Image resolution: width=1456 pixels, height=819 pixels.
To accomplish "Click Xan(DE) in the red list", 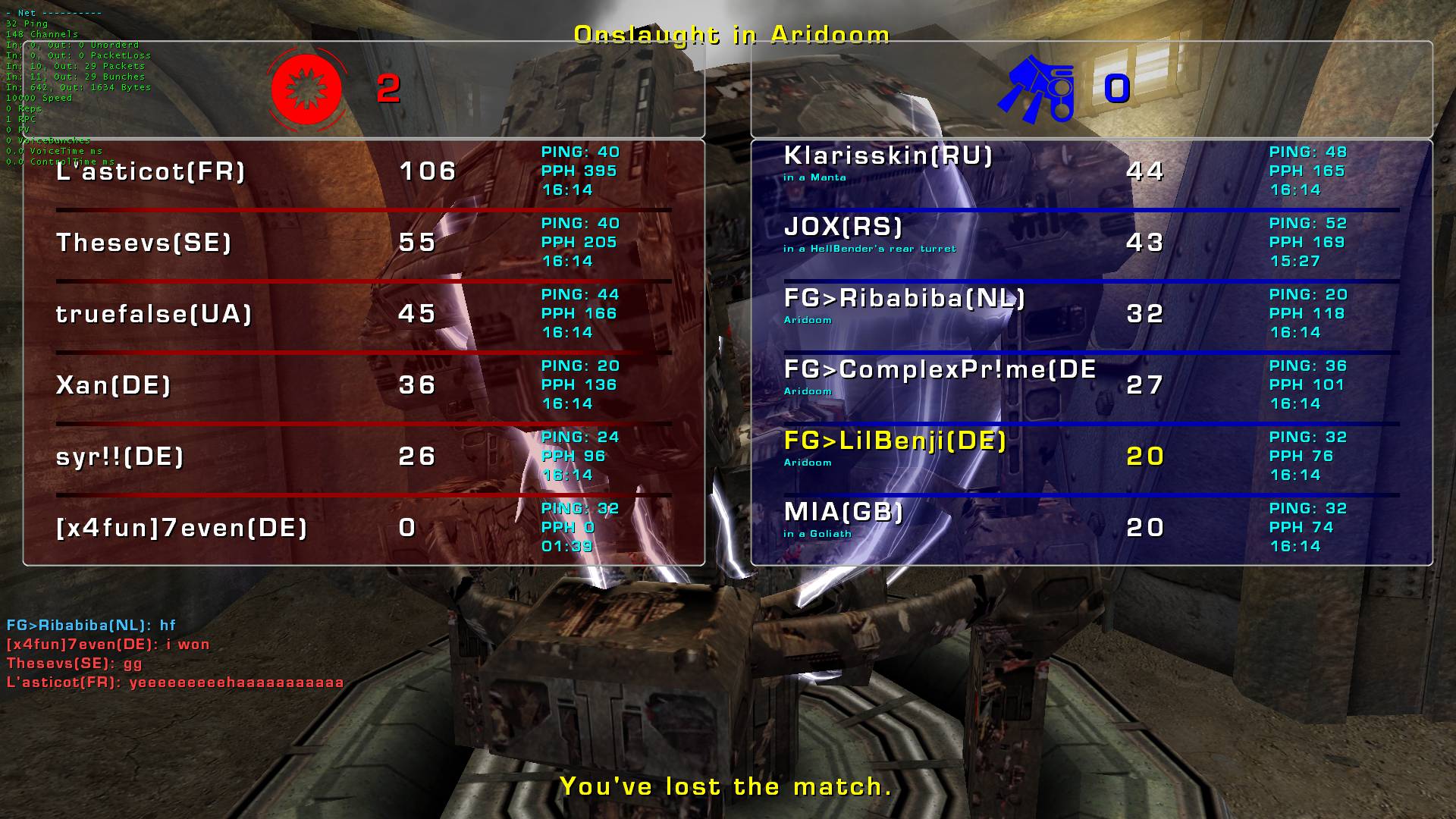I will pos(114,386).
